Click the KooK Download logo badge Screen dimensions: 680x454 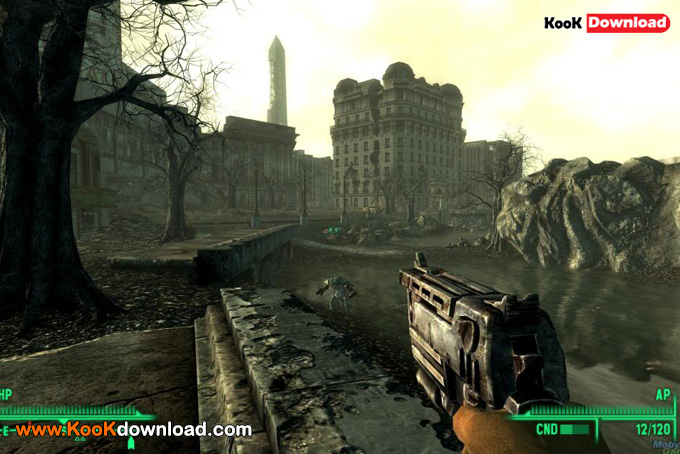coord(606,22)
